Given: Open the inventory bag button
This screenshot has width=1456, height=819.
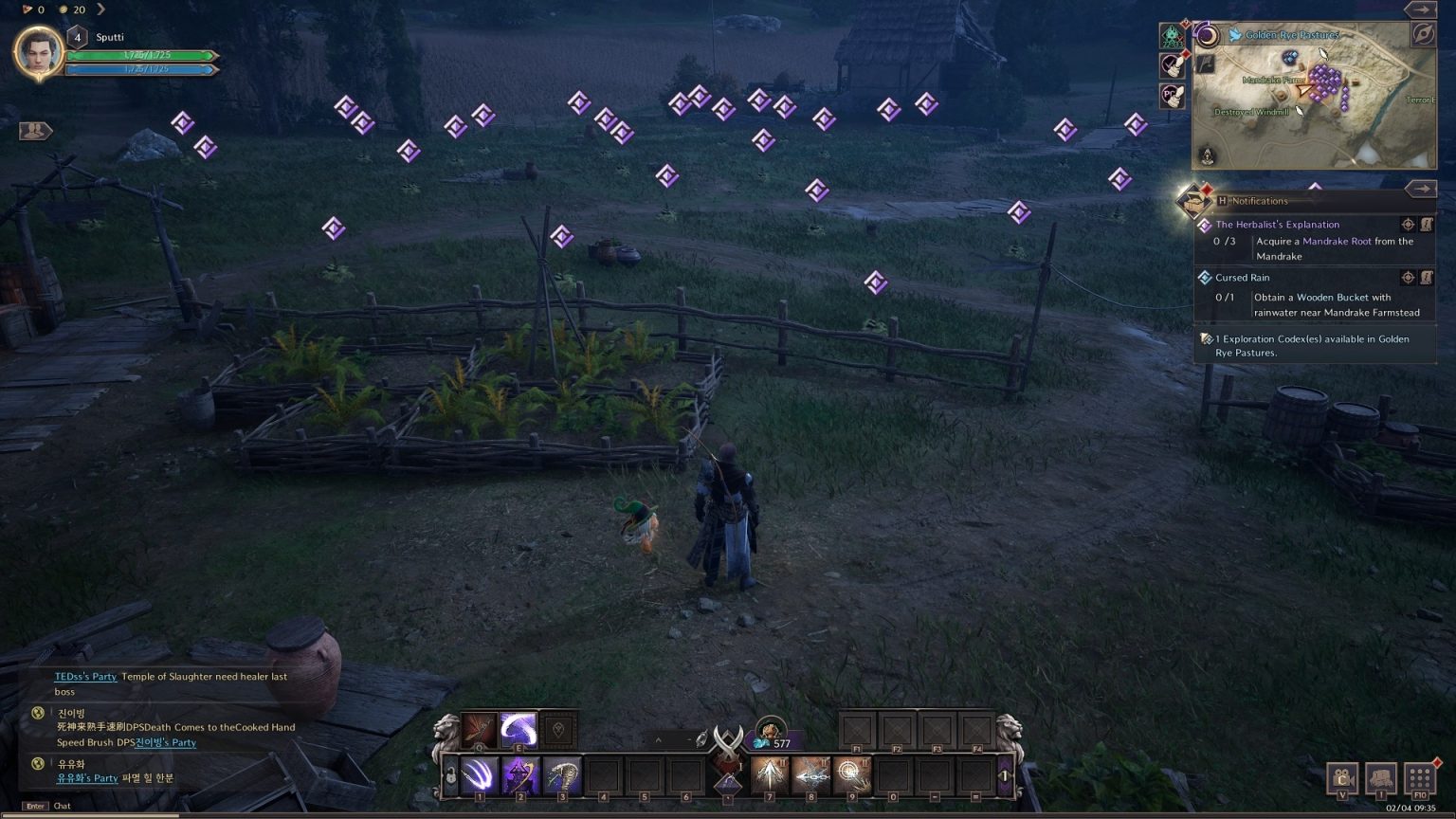Looking at the screenshot, I should click(1380, 779).
